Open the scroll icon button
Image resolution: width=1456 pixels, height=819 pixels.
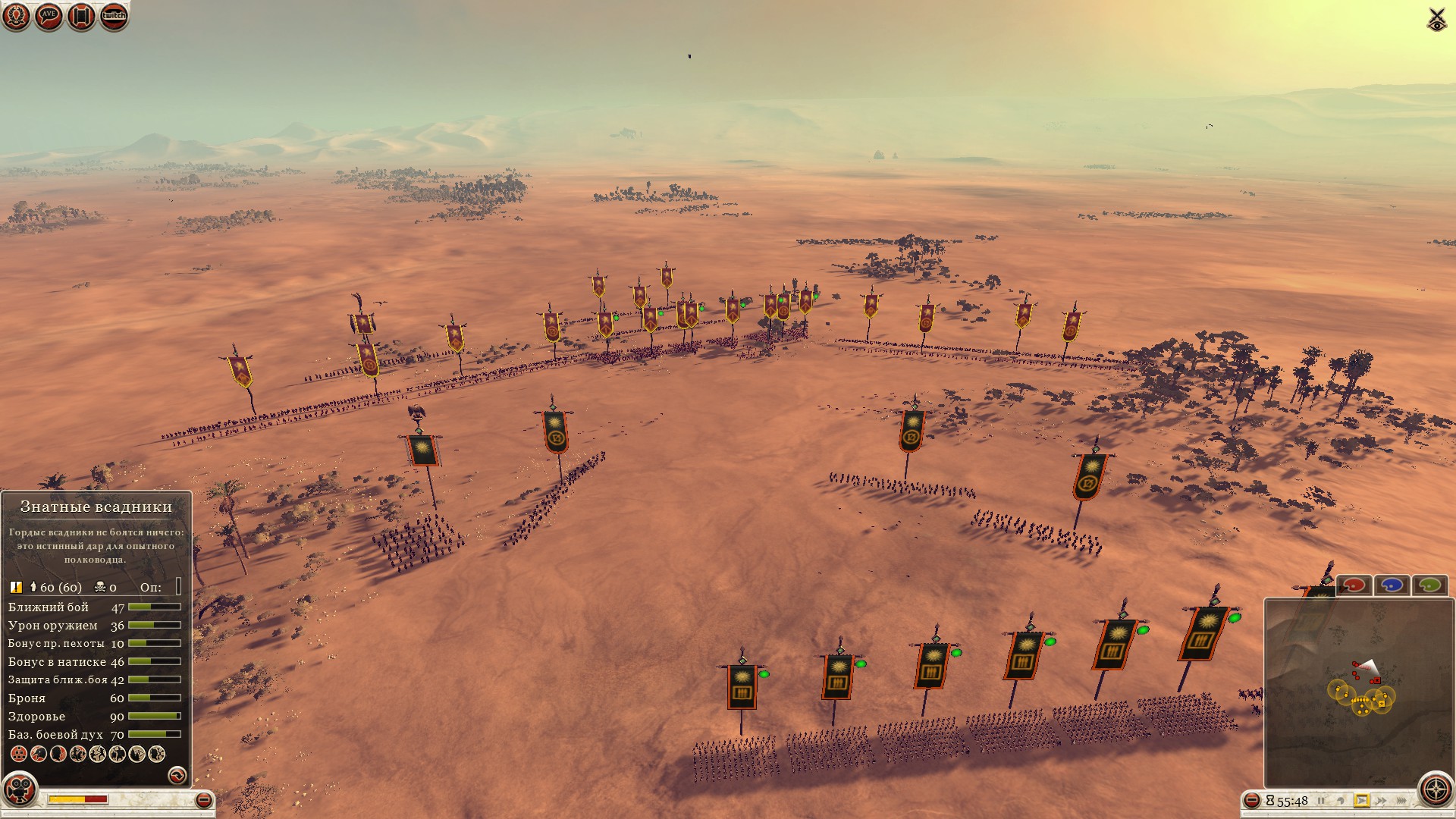pos(81,16)
